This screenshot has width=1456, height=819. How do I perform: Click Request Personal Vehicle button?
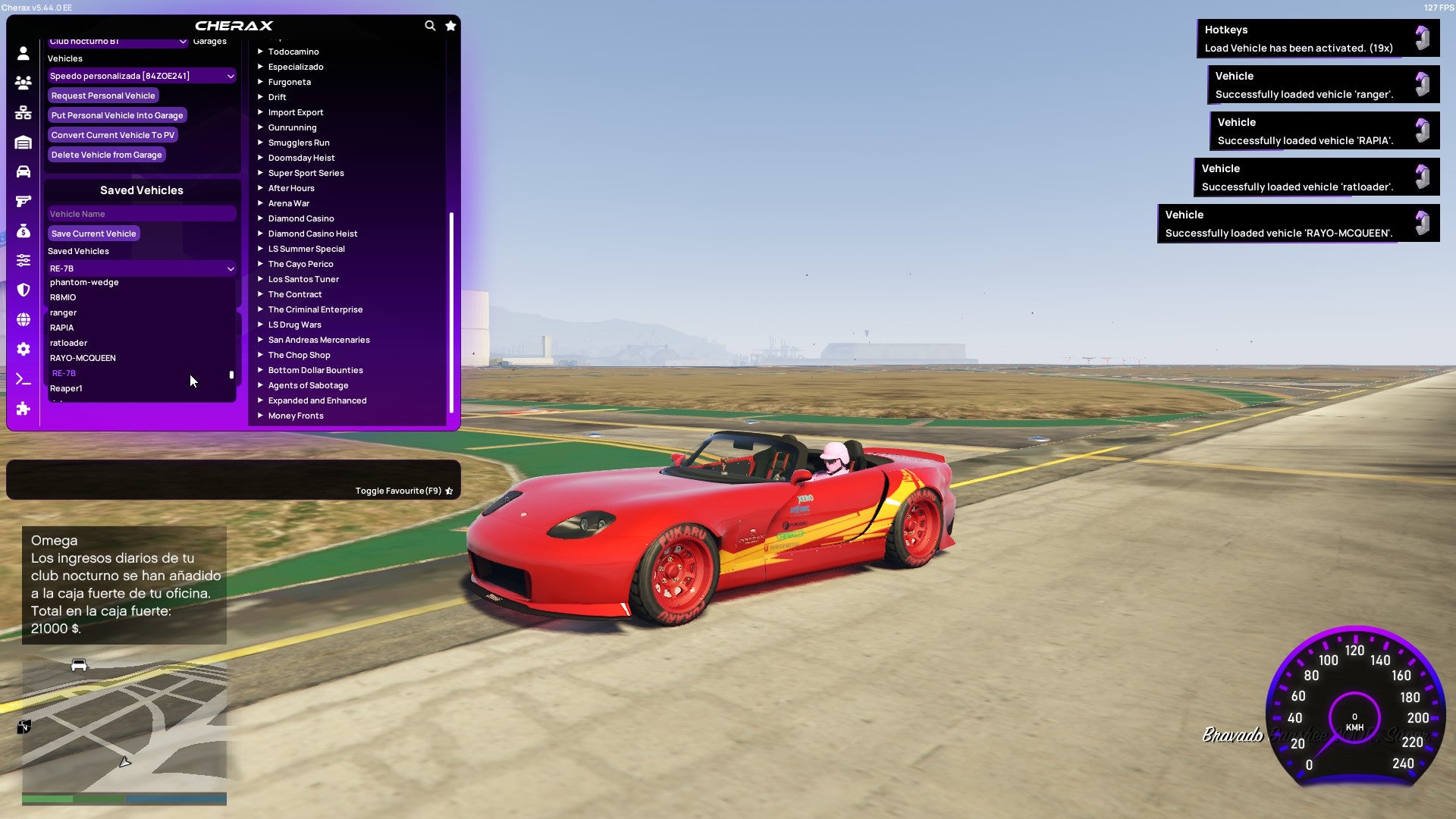pyautogui.click(x=103, y=96)
